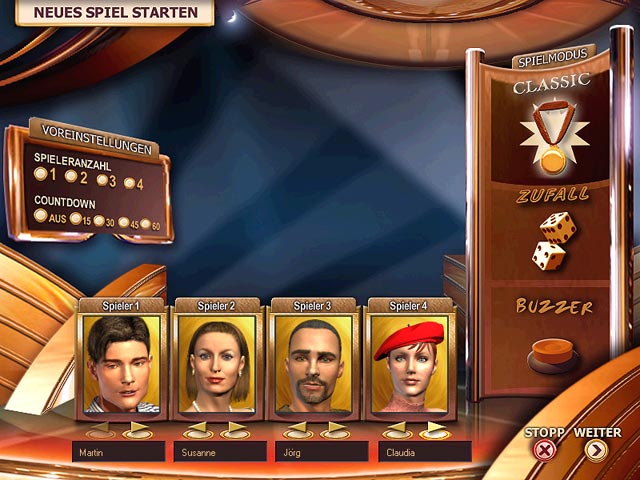This screenshot has width=640, height=480.
Task: Select 4 players option
Action: (130, 183)
